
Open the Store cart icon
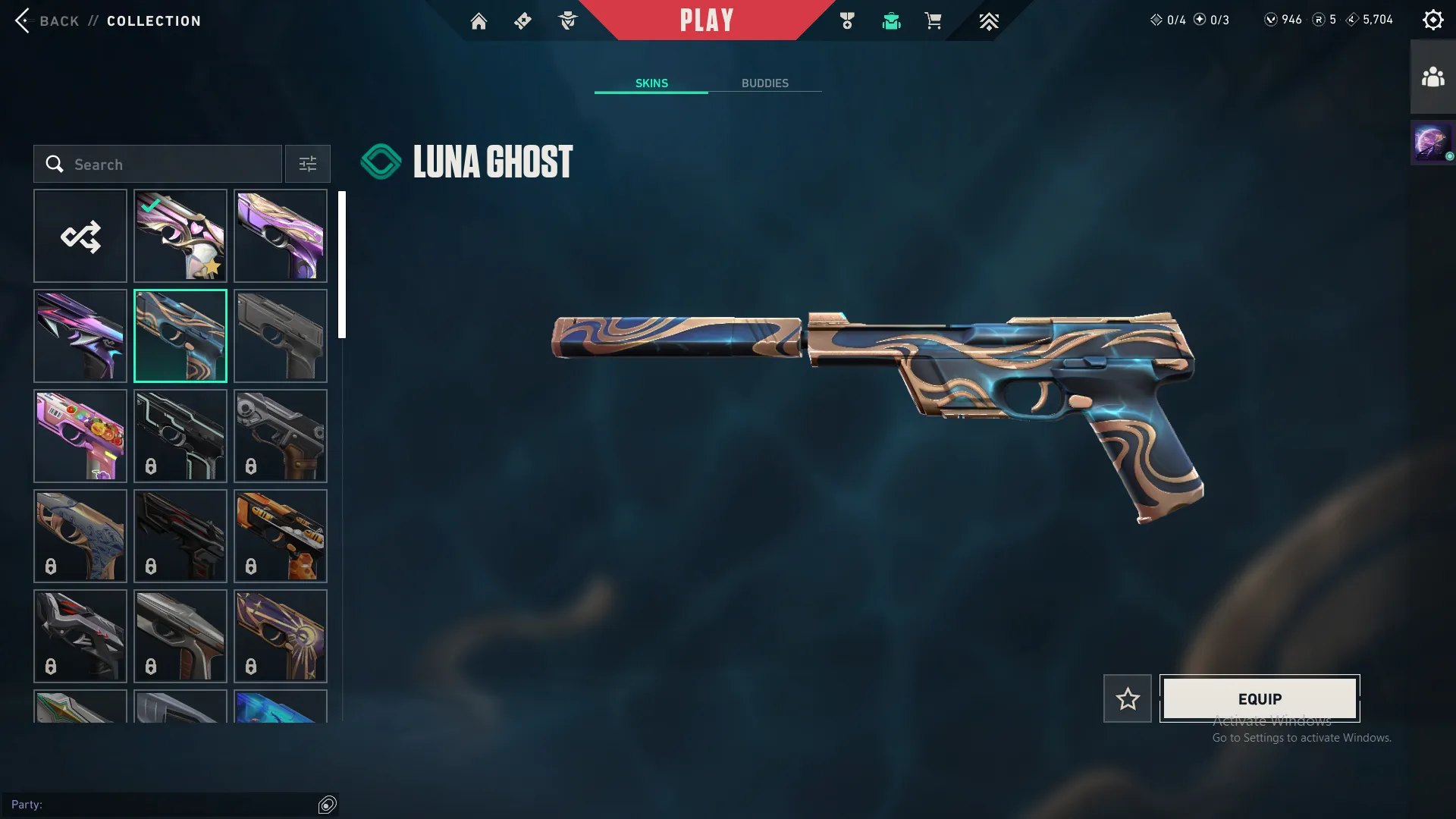click(934, 20)
